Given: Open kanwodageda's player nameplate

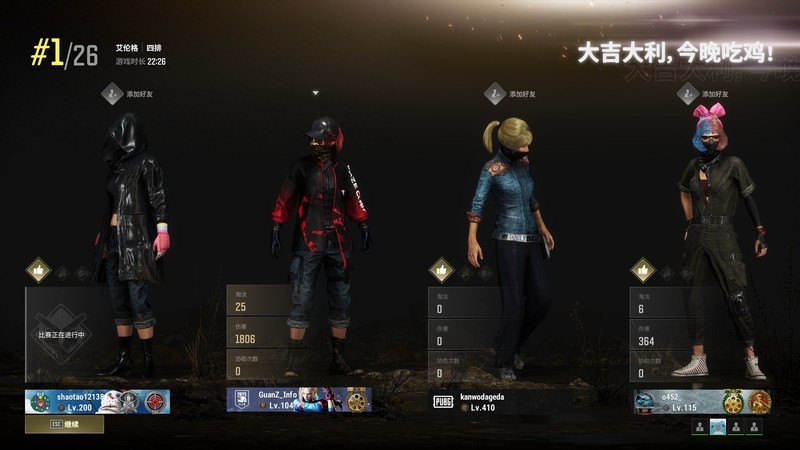Looking at the screenshot, I should point(500,401).
